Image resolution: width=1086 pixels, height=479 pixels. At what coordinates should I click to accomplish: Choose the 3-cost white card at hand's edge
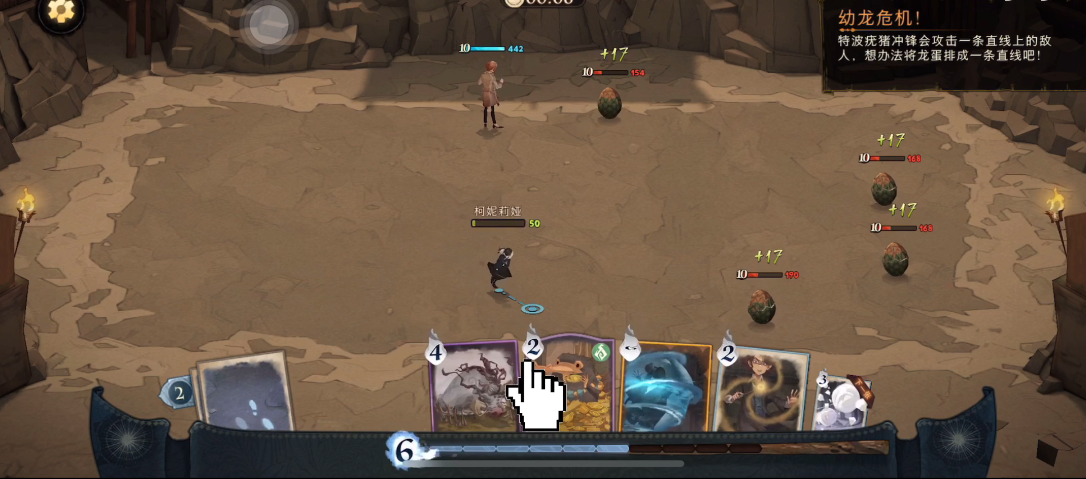click(842, 402)
